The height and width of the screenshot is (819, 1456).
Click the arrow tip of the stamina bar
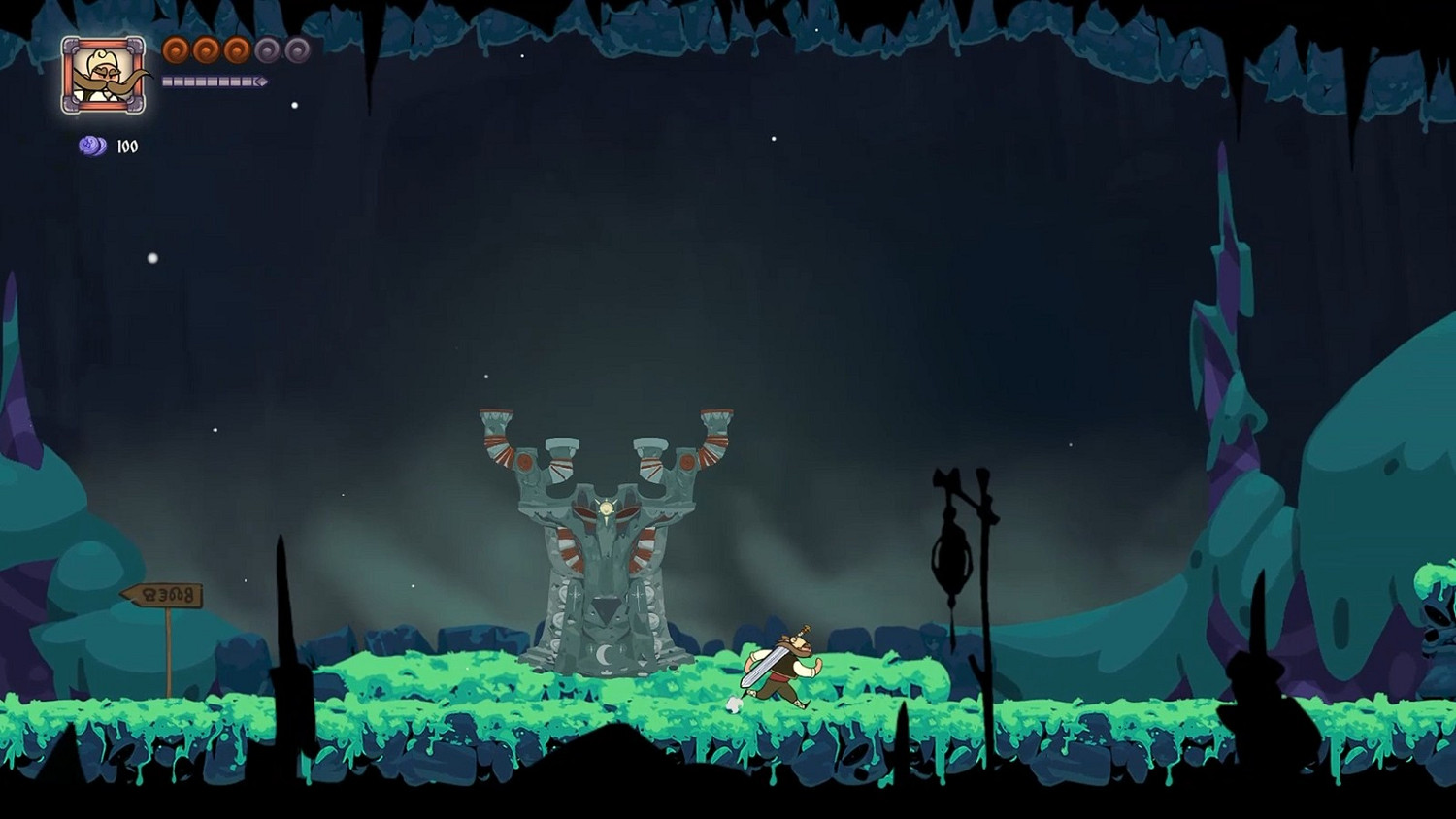pos(262,81)
